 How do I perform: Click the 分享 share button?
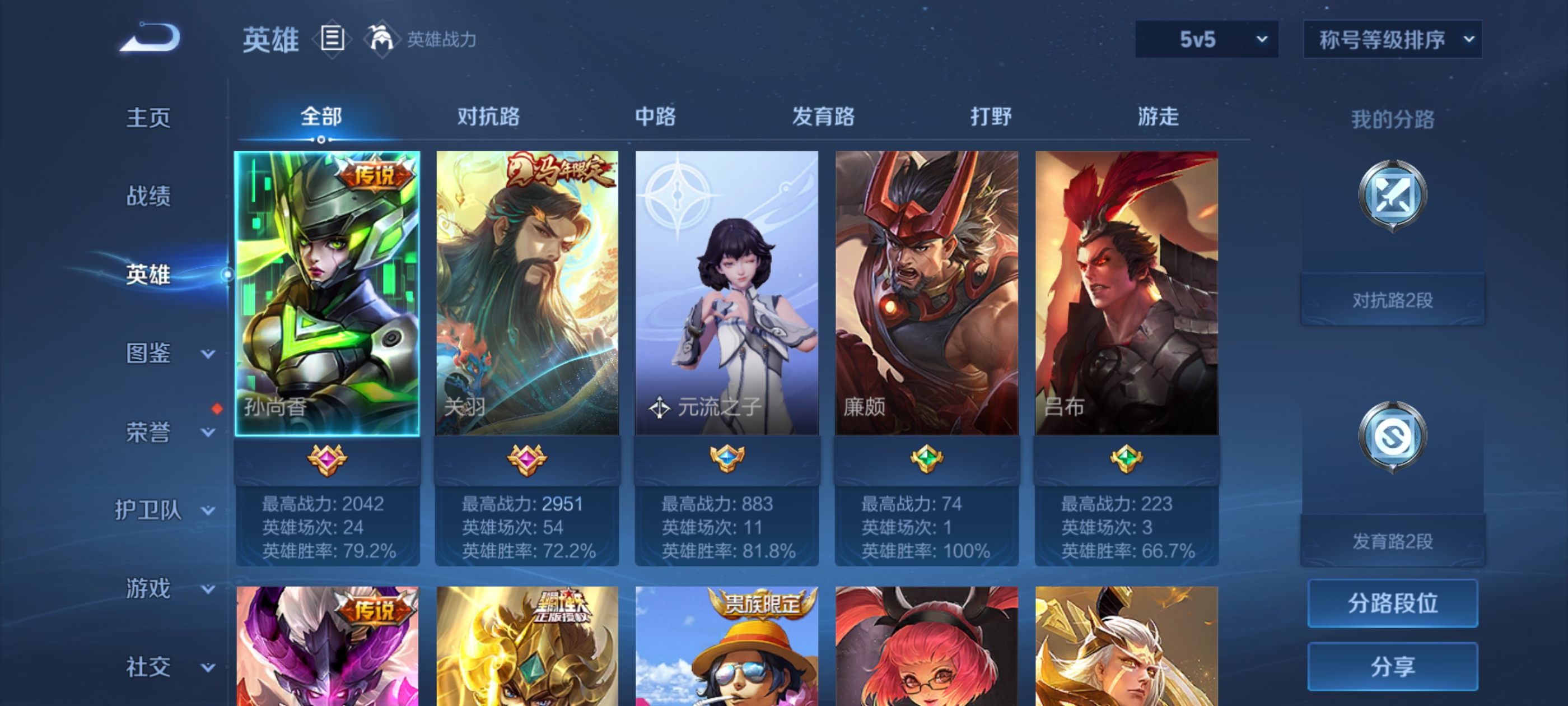[x=1393, y=666]
